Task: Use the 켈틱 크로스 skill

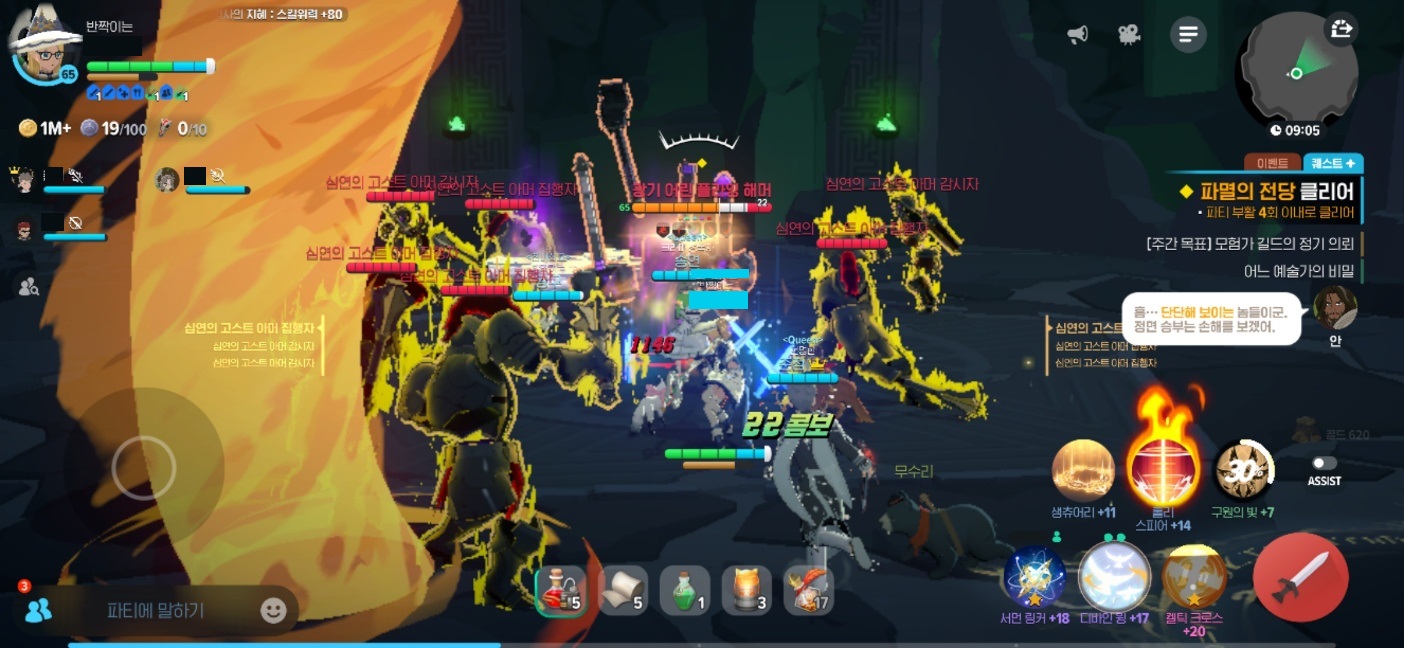Action: click(1194, 577)
